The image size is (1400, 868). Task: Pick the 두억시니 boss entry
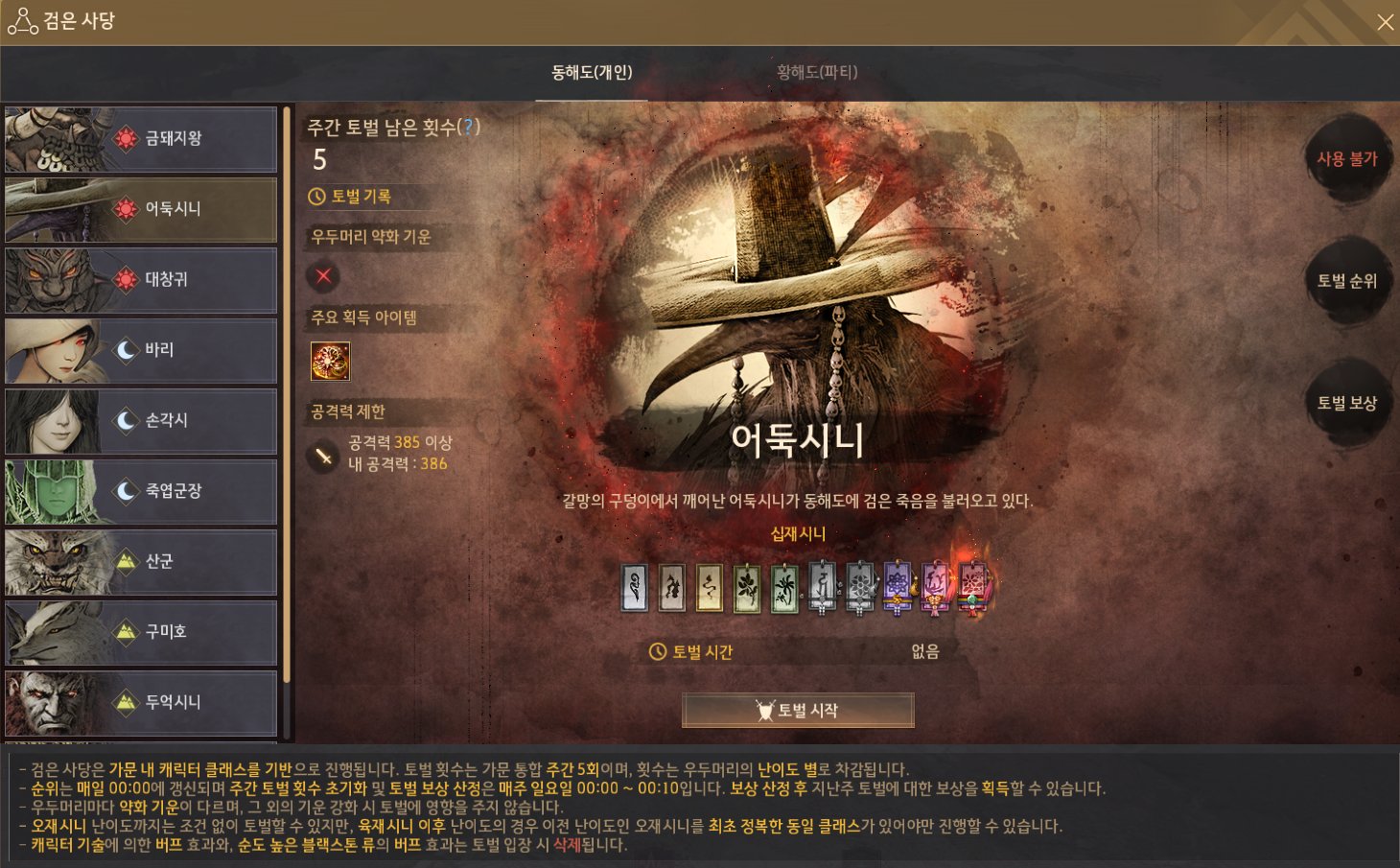pyautogui.click(x=141, y=703)
